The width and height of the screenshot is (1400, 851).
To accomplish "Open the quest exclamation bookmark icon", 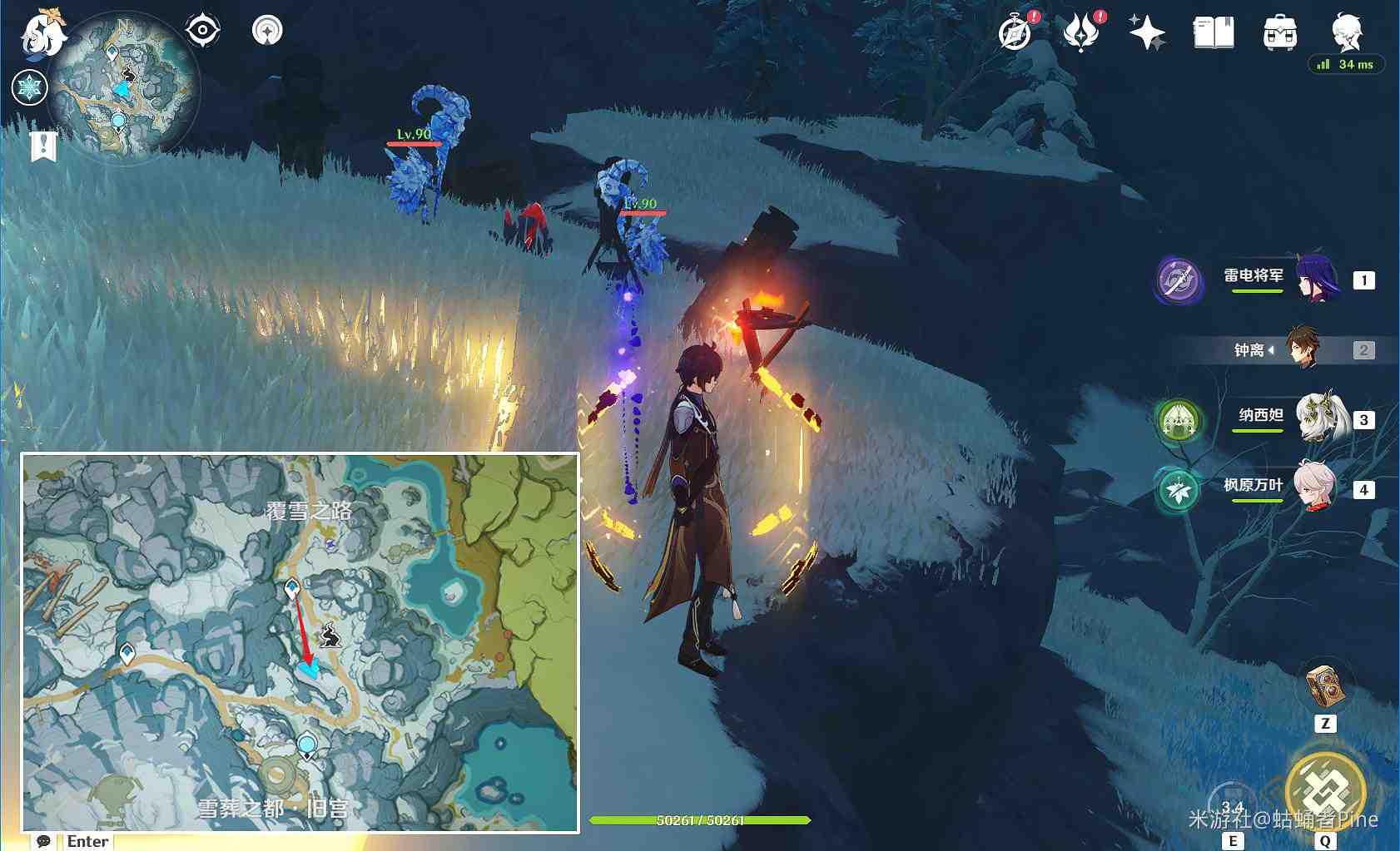I will click(43, 146).
